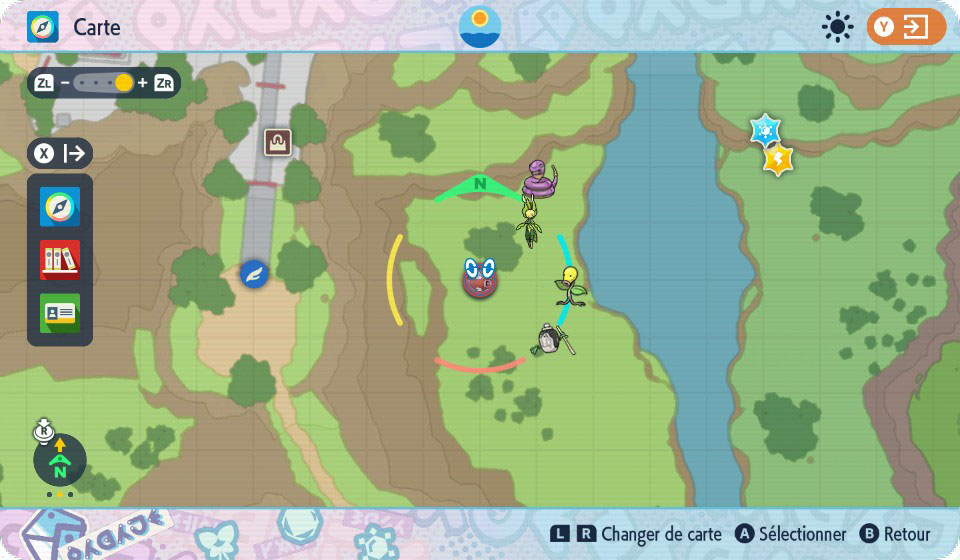Click the daytime sun-over-water icon in the header
Viewport: 960px width, 560px height.
pos(480,27)
